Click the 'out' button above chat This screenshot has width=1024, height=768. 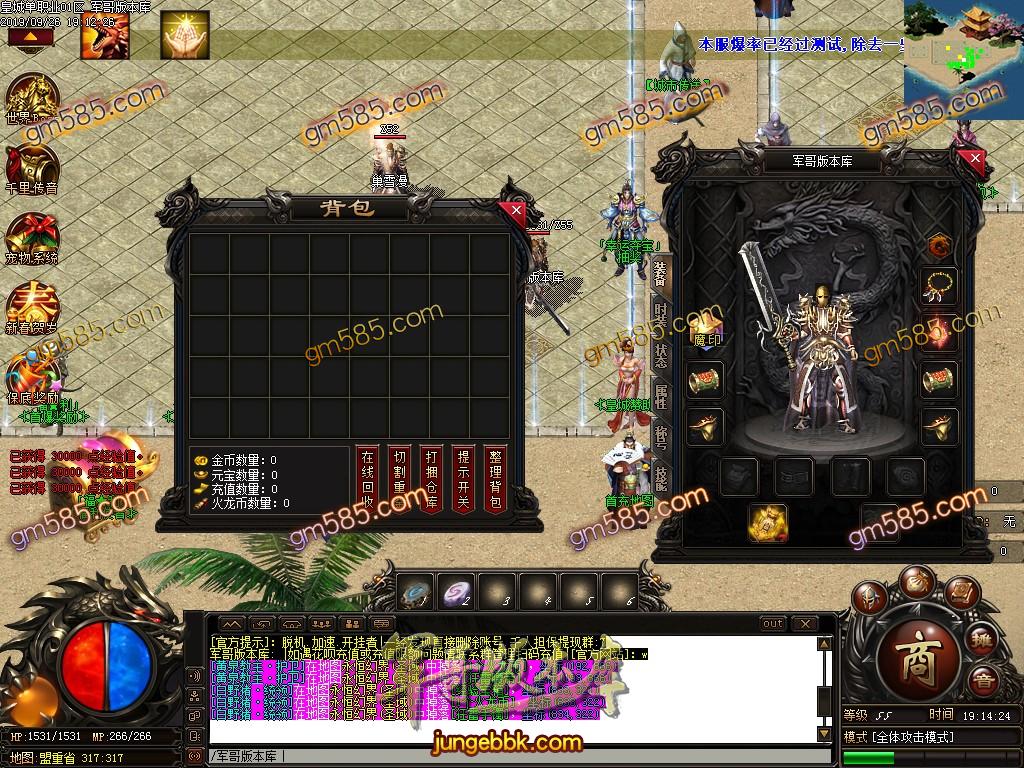(773, 624)
